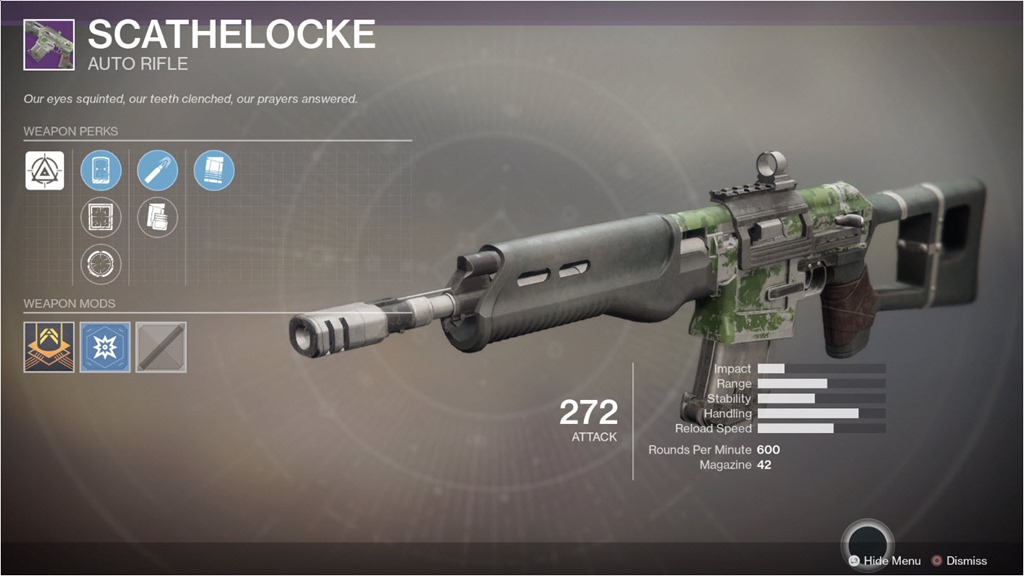This screenshot has width=1024, height=576.
Task: Open the gold chevron weapon mod slot
Action: point(48,346)
